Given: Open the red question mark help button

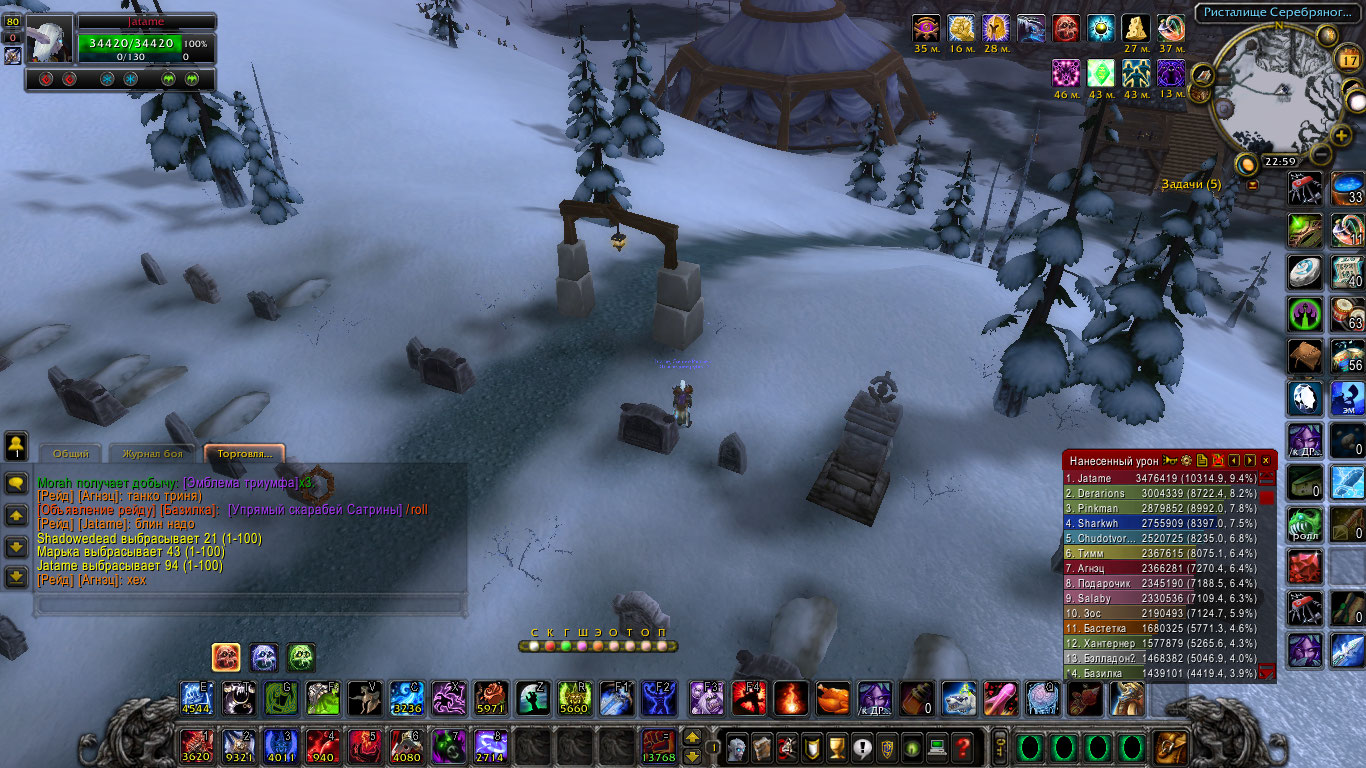Looking at the screenshot, I should [962, 746].
